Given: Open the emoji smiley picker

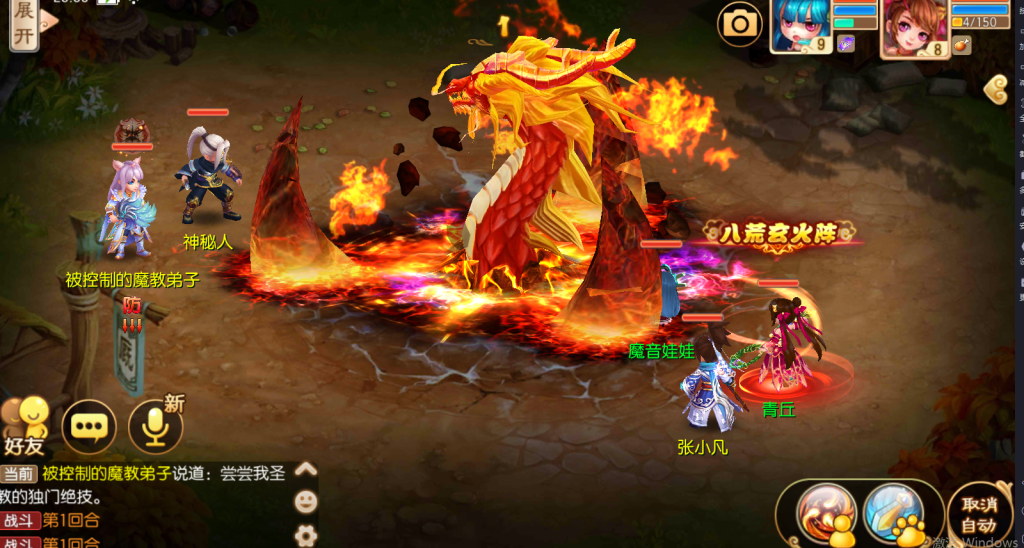Looking at the screenshot, I should (x=306, y=501).
